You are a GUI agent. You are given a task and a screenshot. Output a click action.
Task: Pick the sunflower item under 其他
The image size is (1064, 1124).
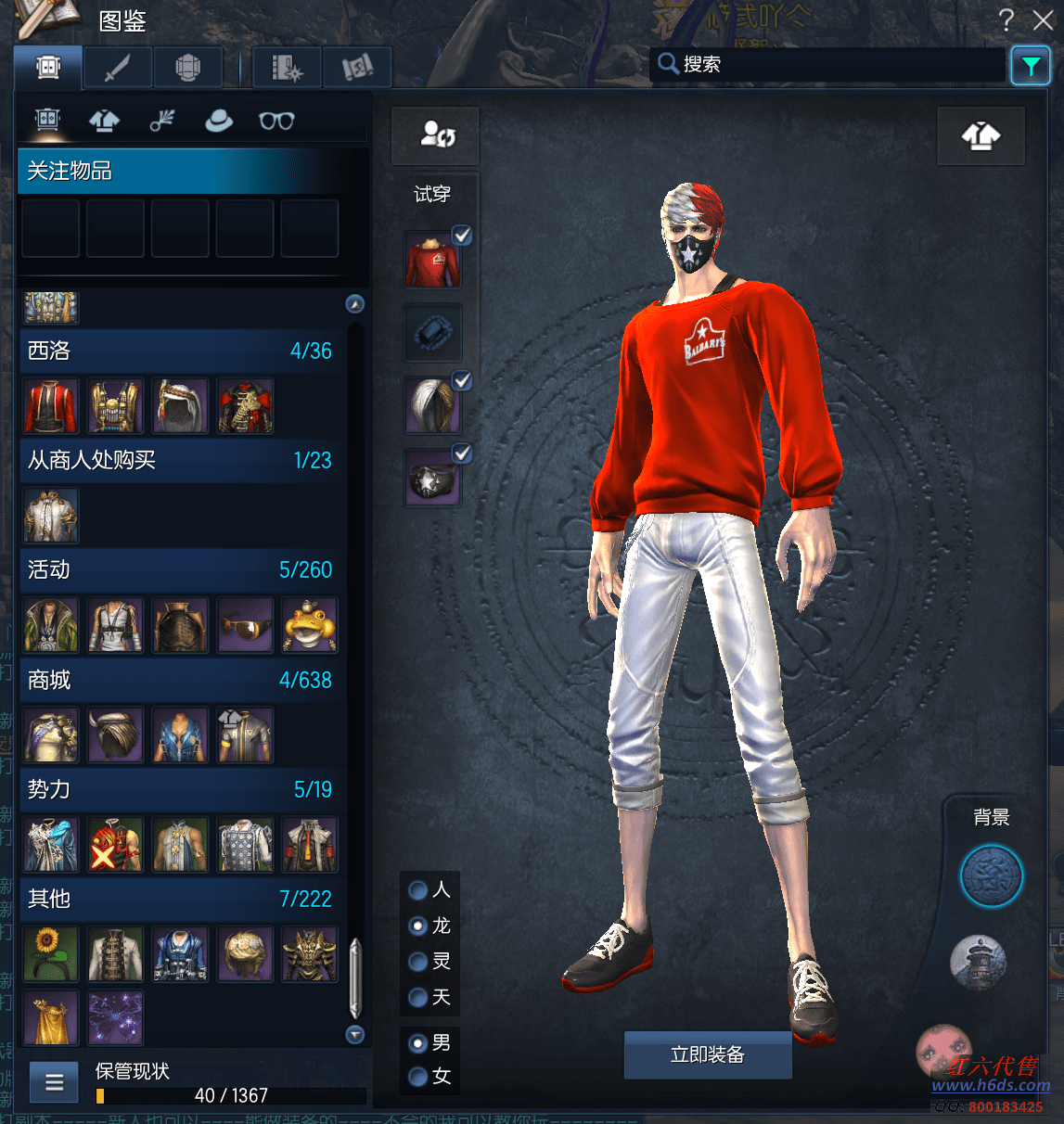tap(51, 953)
